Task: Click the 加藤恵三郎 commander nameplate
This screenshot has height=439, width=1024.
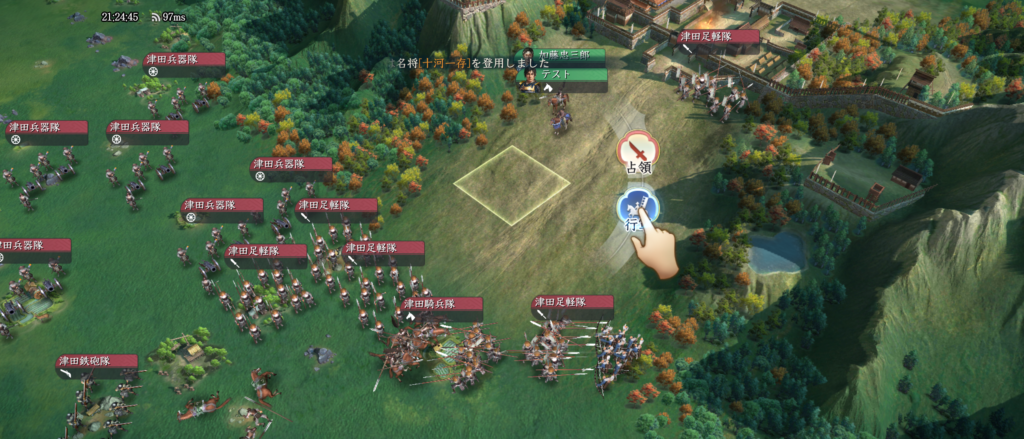Action: tap(571, 55)
